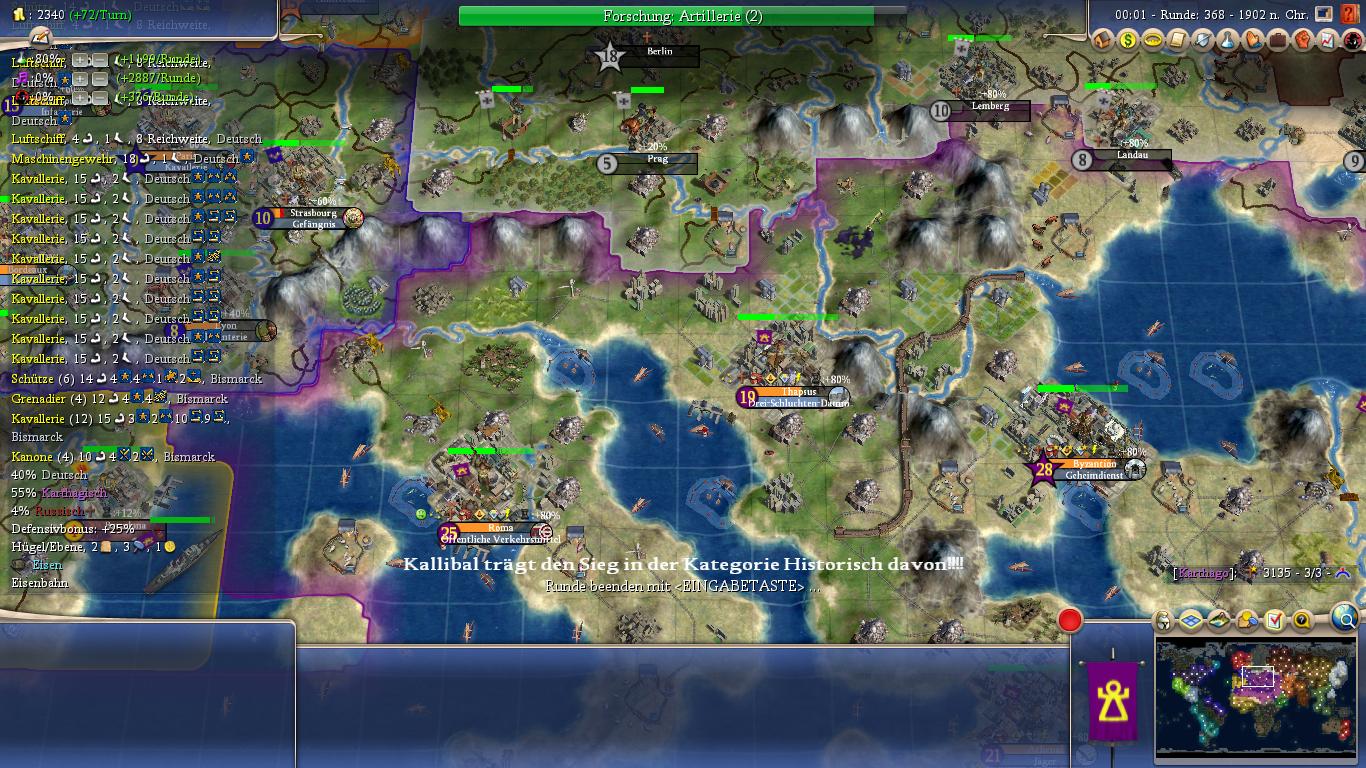The image size is (1366, 768).
Task: Open the Technology Advisor flask icon
Action: [x=1228, y=41]
